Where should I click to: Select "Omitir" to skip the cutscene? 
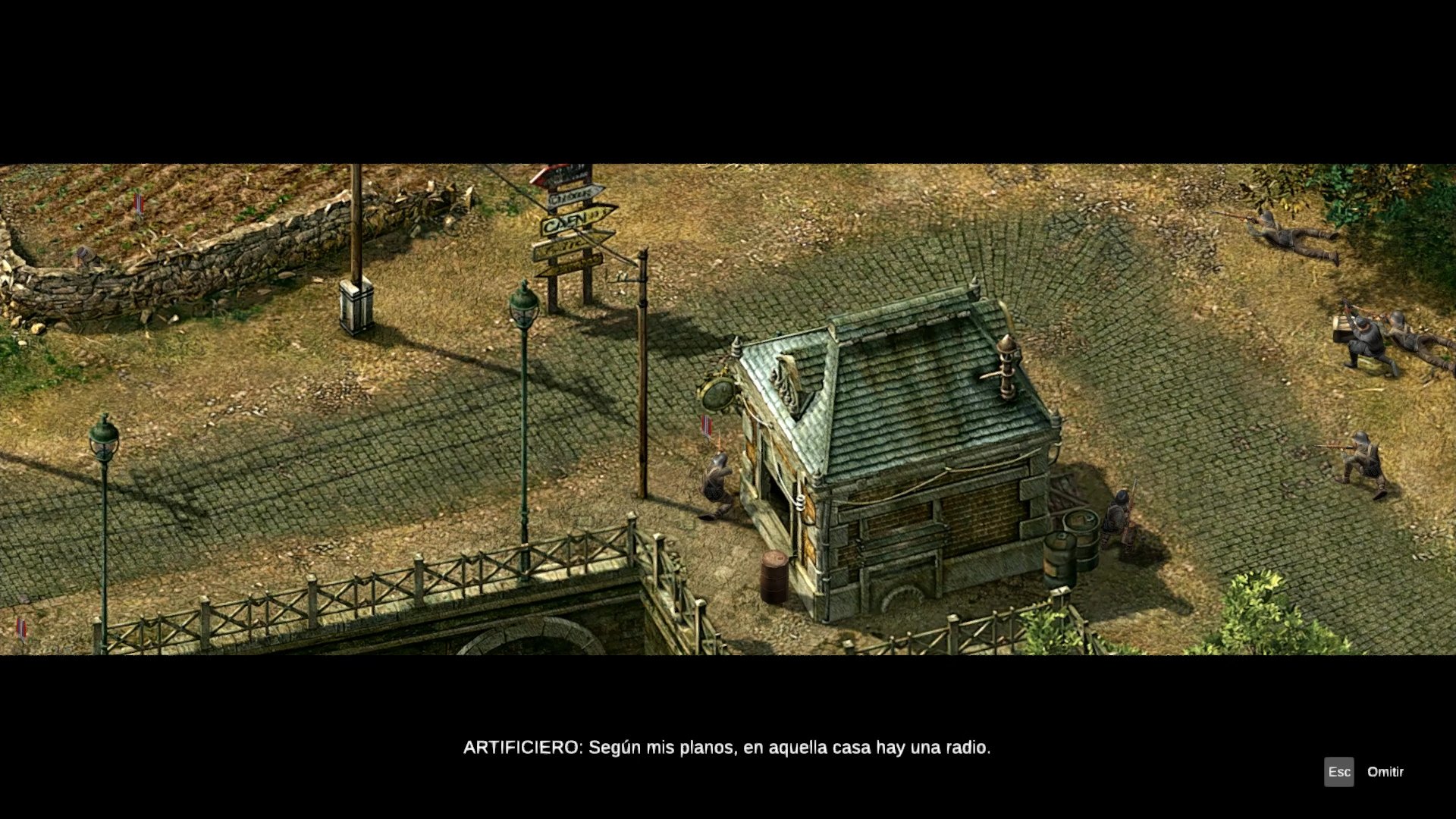[x=1385, y=772]
